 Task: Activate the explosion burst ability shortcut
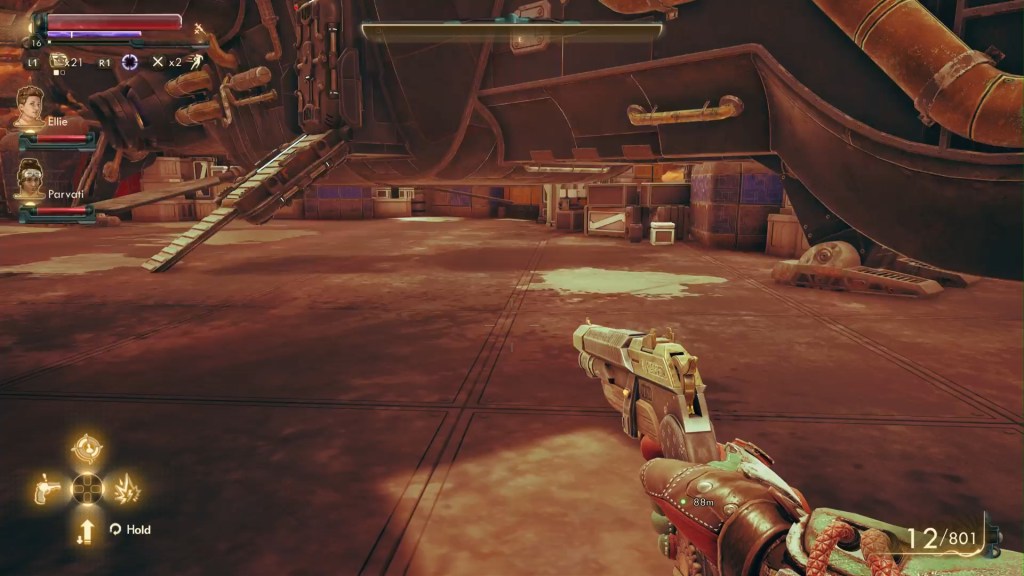click(x=128, y=489)
